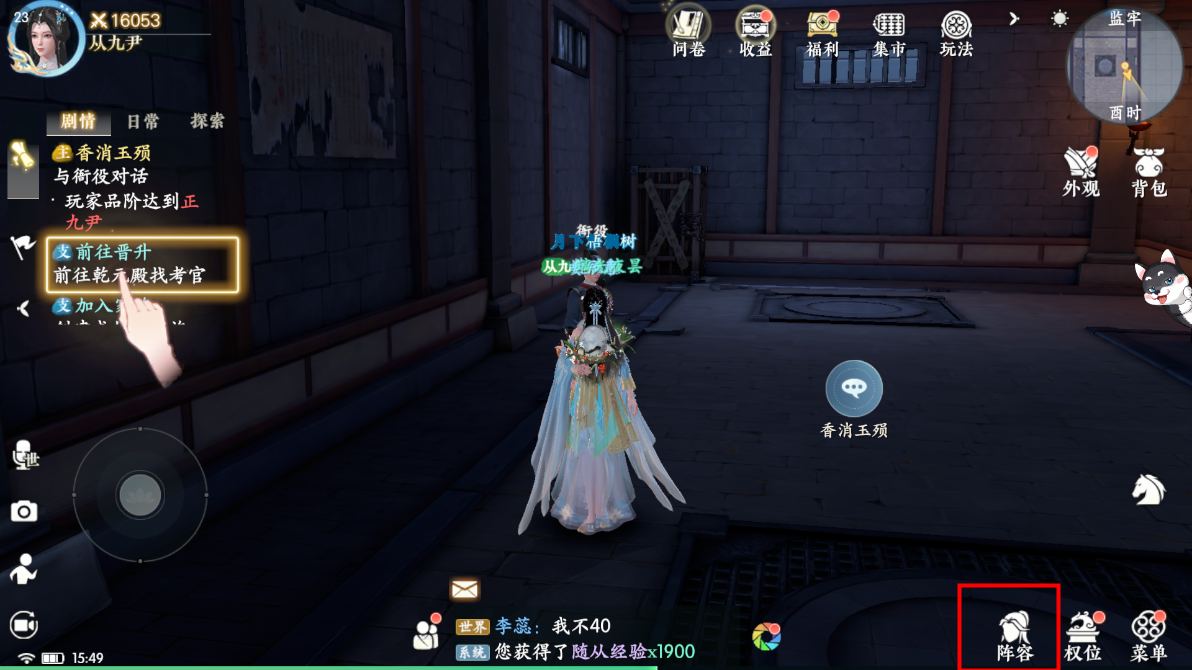
Task: Open the 背包 bag
Action: tap(1149, 170)
